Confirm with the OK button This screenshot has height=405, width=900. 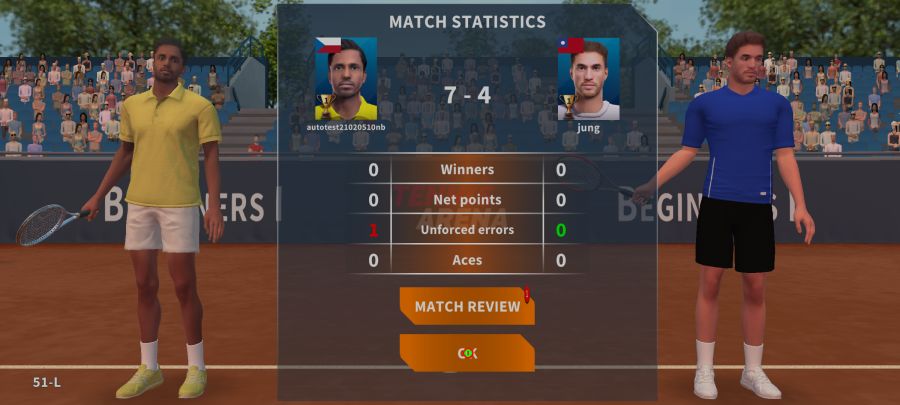tap(467, 353)
